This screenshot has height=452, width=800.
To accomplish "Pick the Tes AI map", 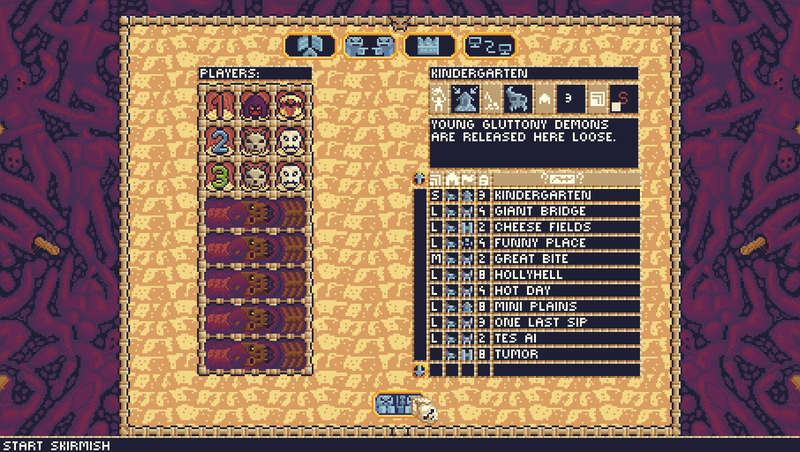I will tap(564, 339).
